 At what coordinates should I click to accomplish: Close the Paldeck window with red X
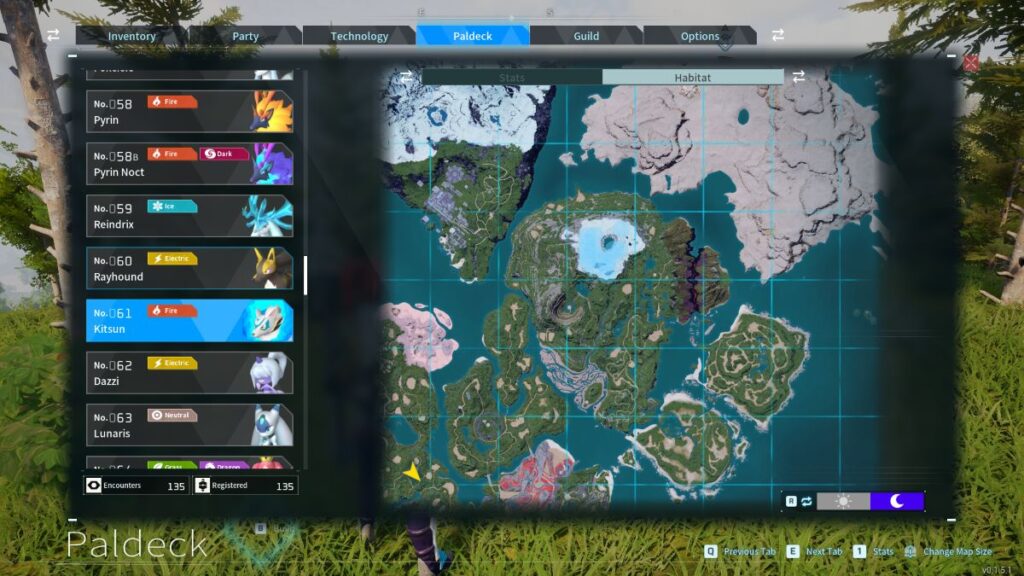point(970,63)
